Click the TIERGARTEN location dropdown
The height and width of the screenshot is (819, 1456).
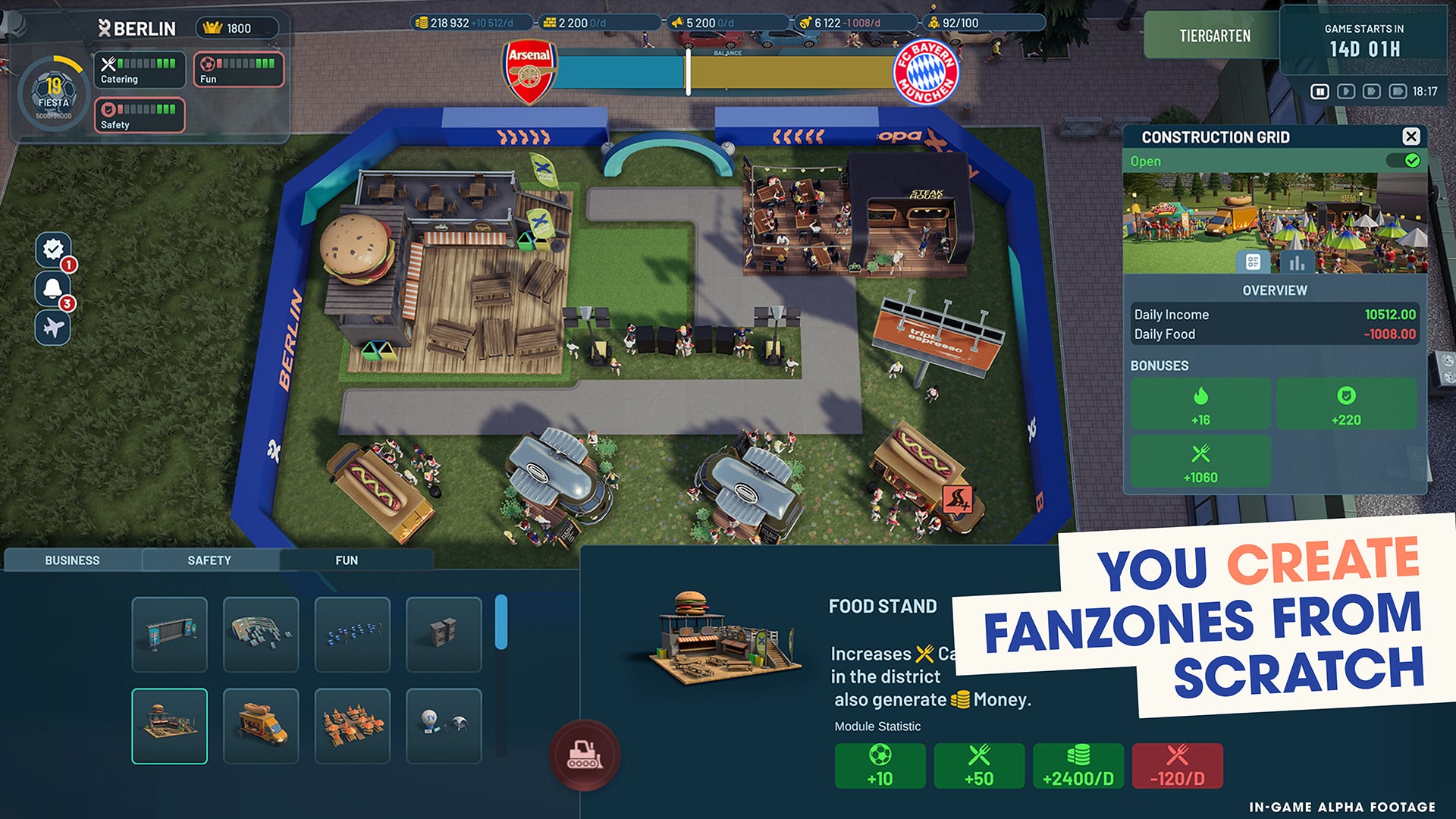pyautogui.click(x=1214, y=35)
